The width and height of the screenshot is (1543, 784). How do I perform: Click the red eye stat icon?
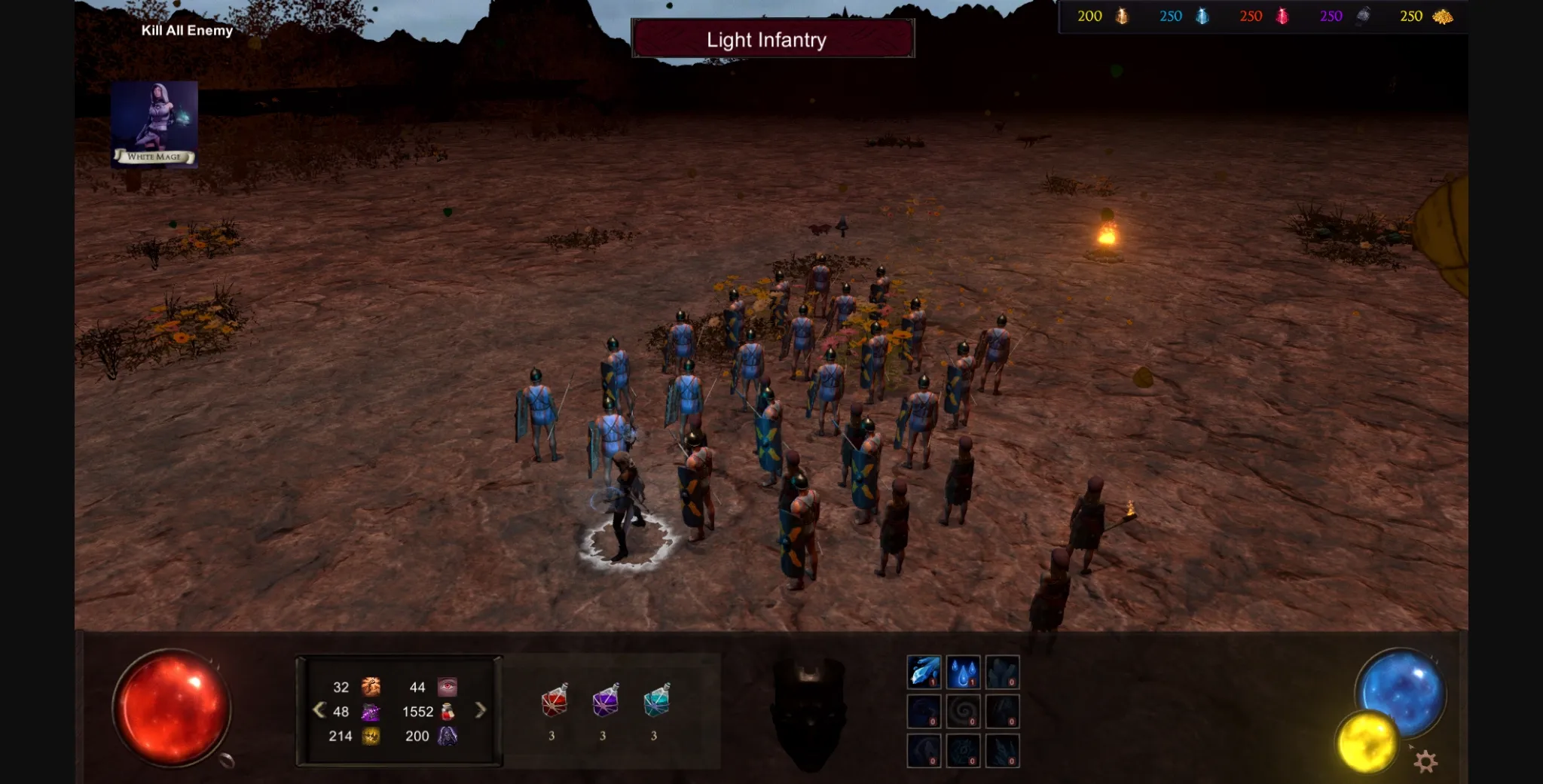pos(447,686)
